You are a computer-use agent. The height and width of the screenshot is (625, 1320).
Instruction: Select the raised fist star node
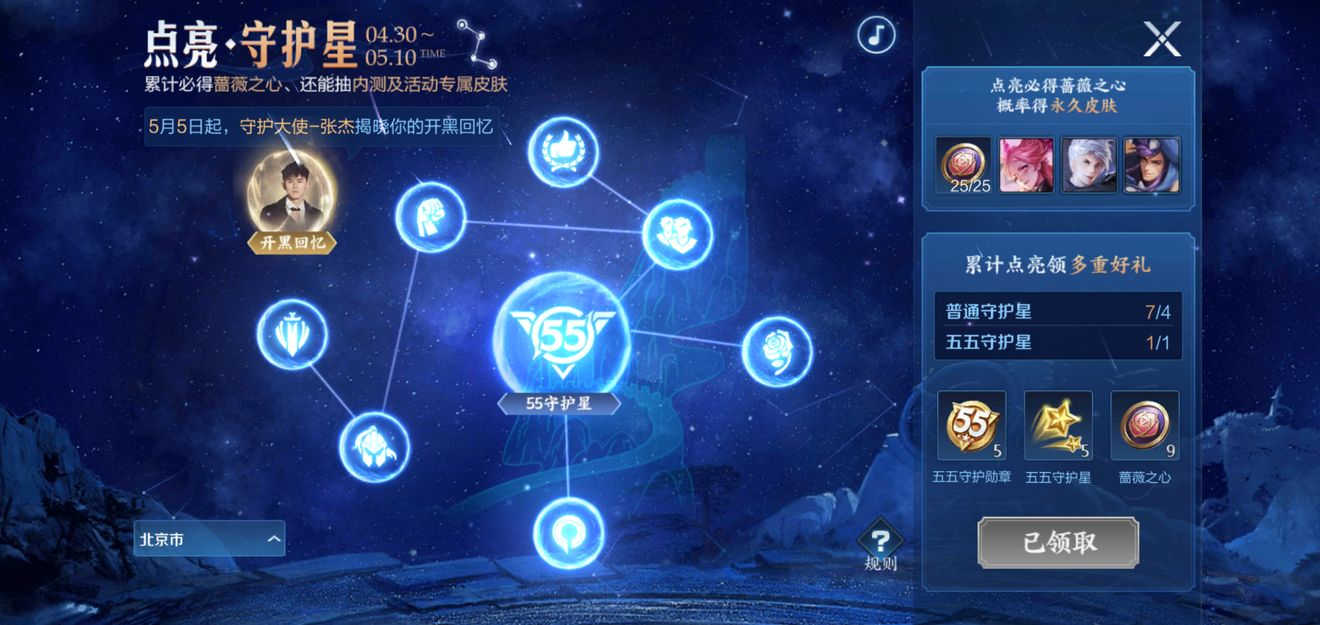coord(430,215)
